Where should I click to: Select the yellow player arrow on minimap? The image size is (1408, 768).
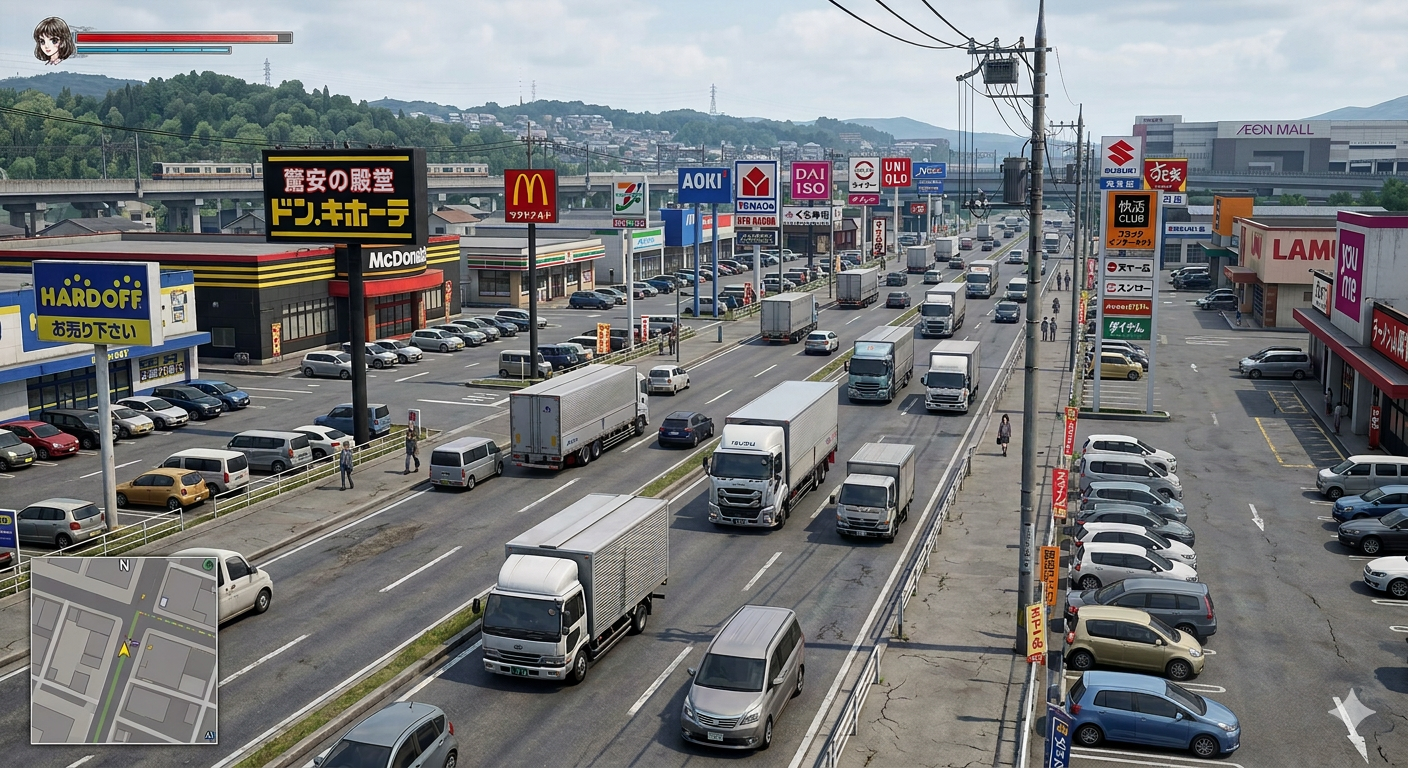124,649
